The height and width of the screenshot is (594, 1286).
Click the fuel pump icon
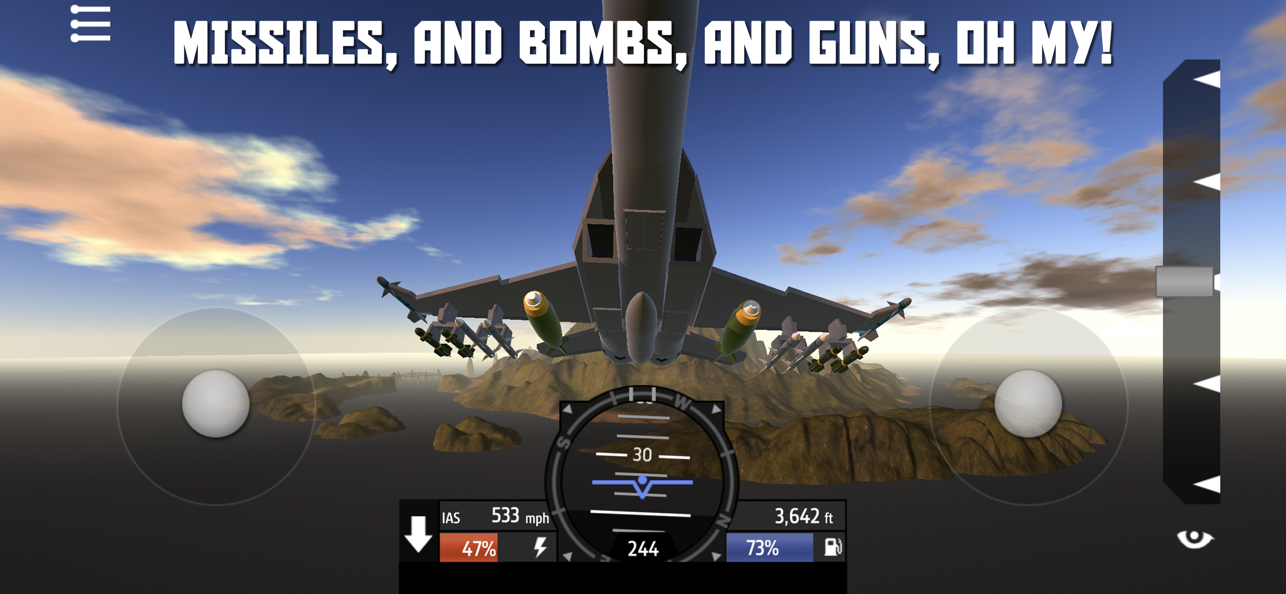(x=832, y=547)
